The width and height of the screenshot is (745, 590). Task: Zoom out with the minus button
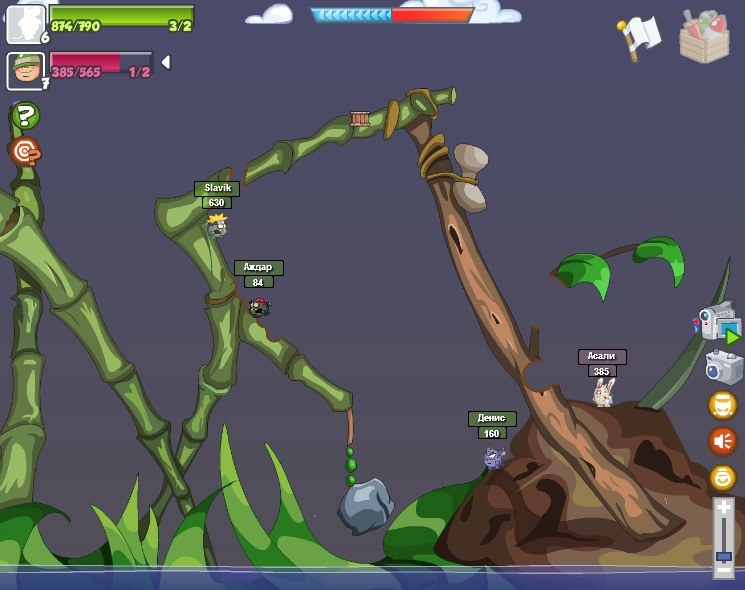[x=723, y=571]
